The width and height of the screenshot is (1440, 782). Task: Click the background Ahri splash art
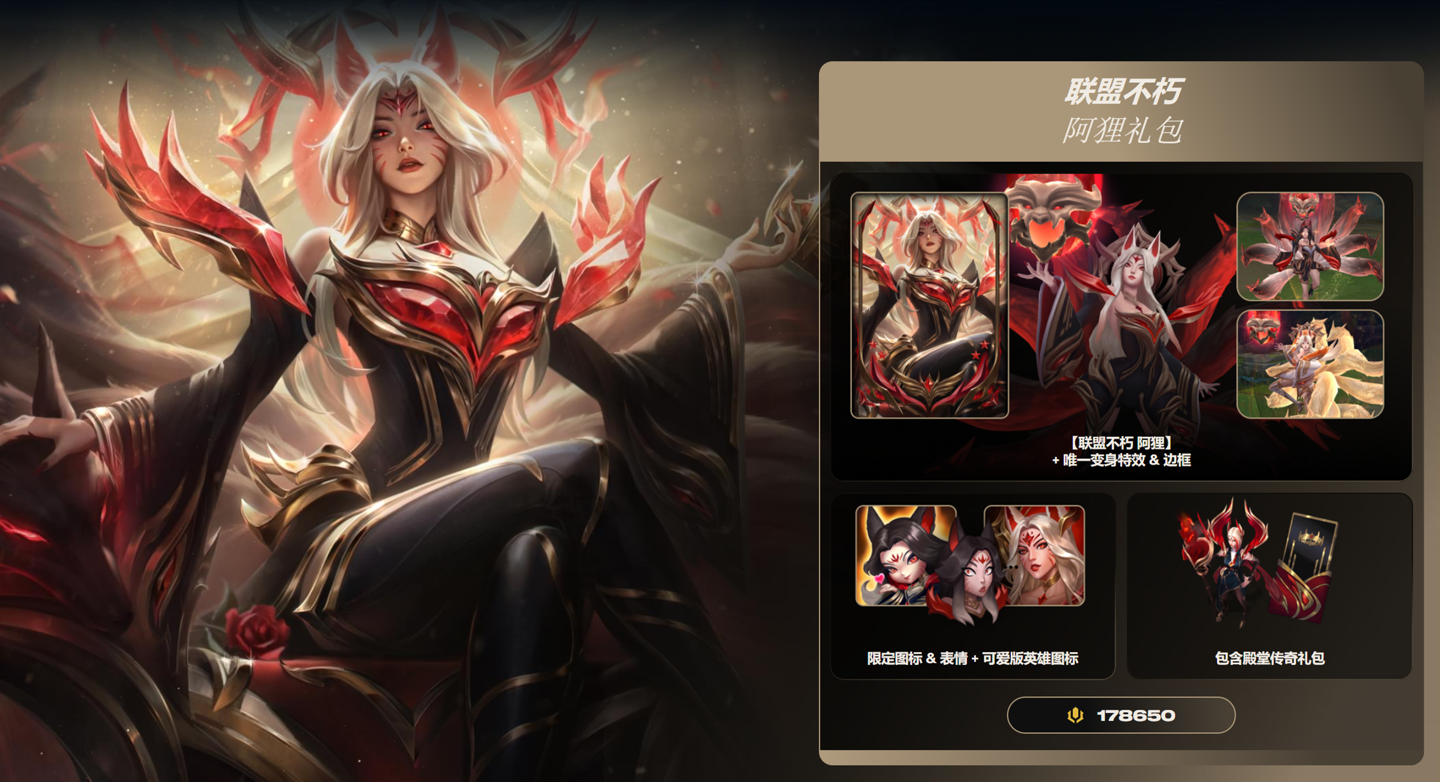[400, 390]
